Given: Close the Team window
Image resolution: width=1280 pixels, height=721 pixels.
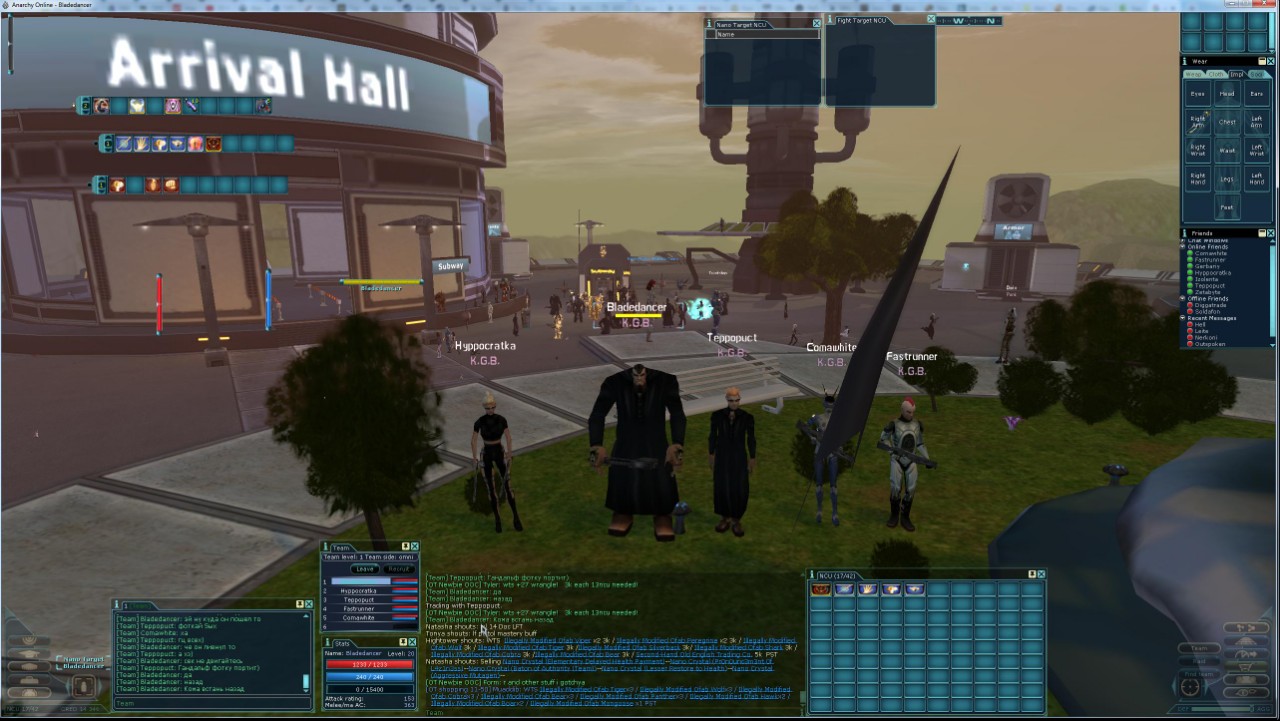Looking at the screenshot, I should click(x=415, y=547).
